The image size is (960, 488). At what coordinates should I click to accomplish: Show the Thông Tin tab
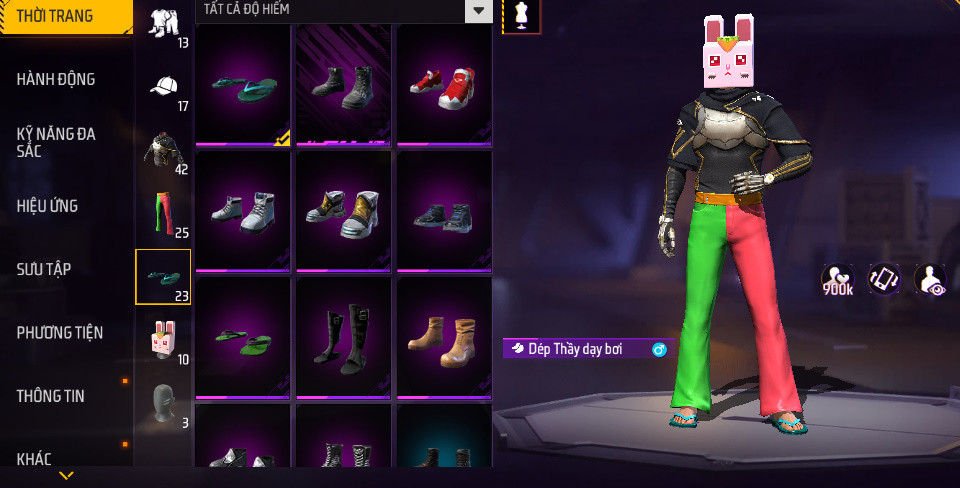[50, 396]
